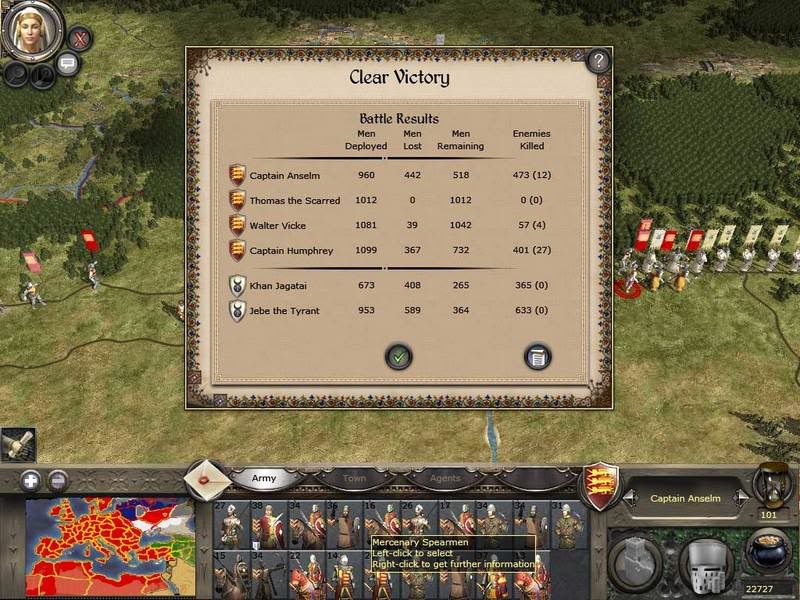Cycle to the next character with right arrow

pos(741,497)
